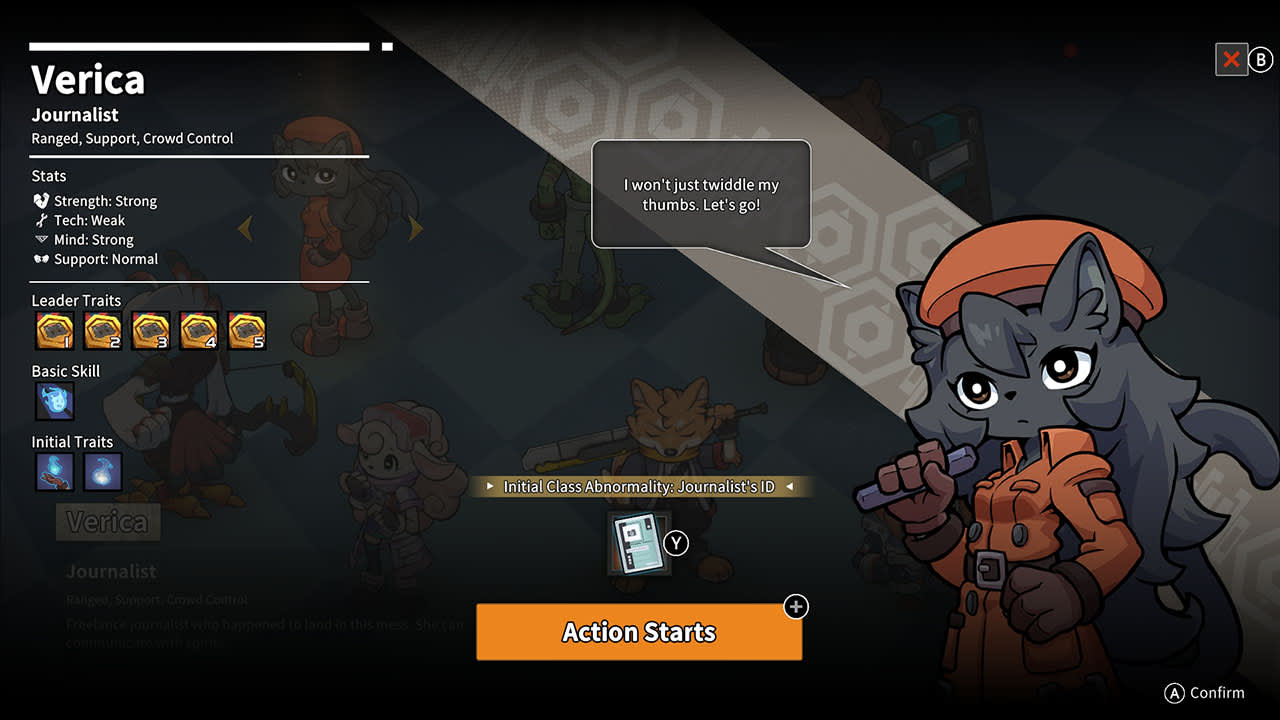This screenshot has height=720, width=1280.
Task: Open Leader Trait level 3 details
Action: (150, 330)
